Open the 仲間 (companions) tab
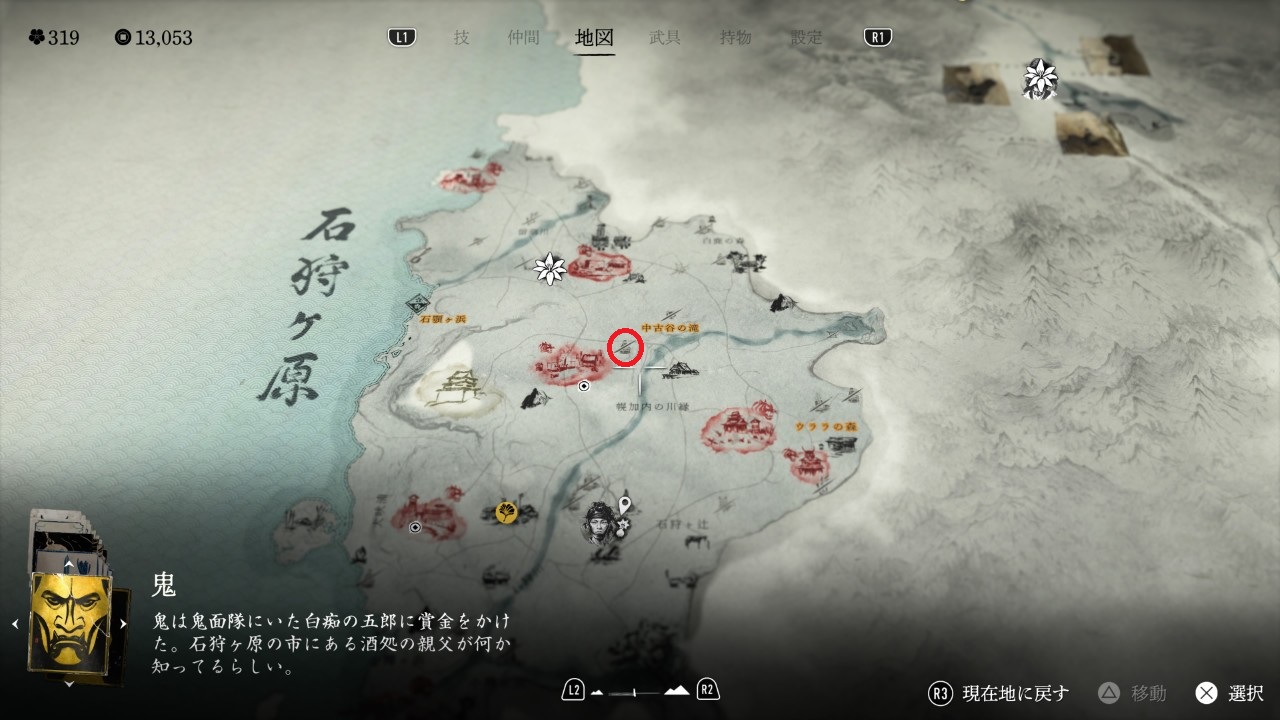 [523, 38]
